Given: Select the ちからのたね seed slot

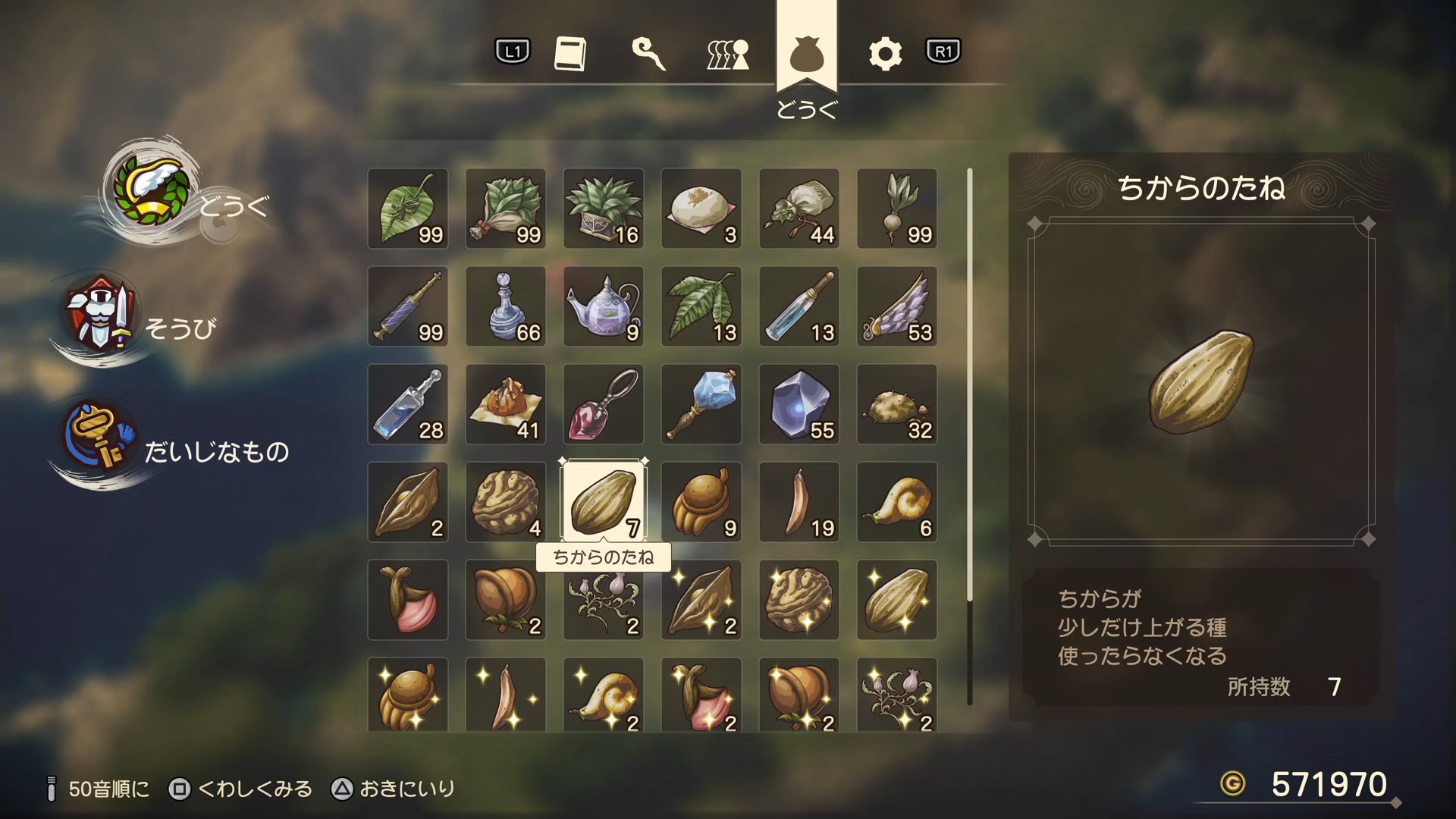Looking at the screenshot, I should pos(604,502).
